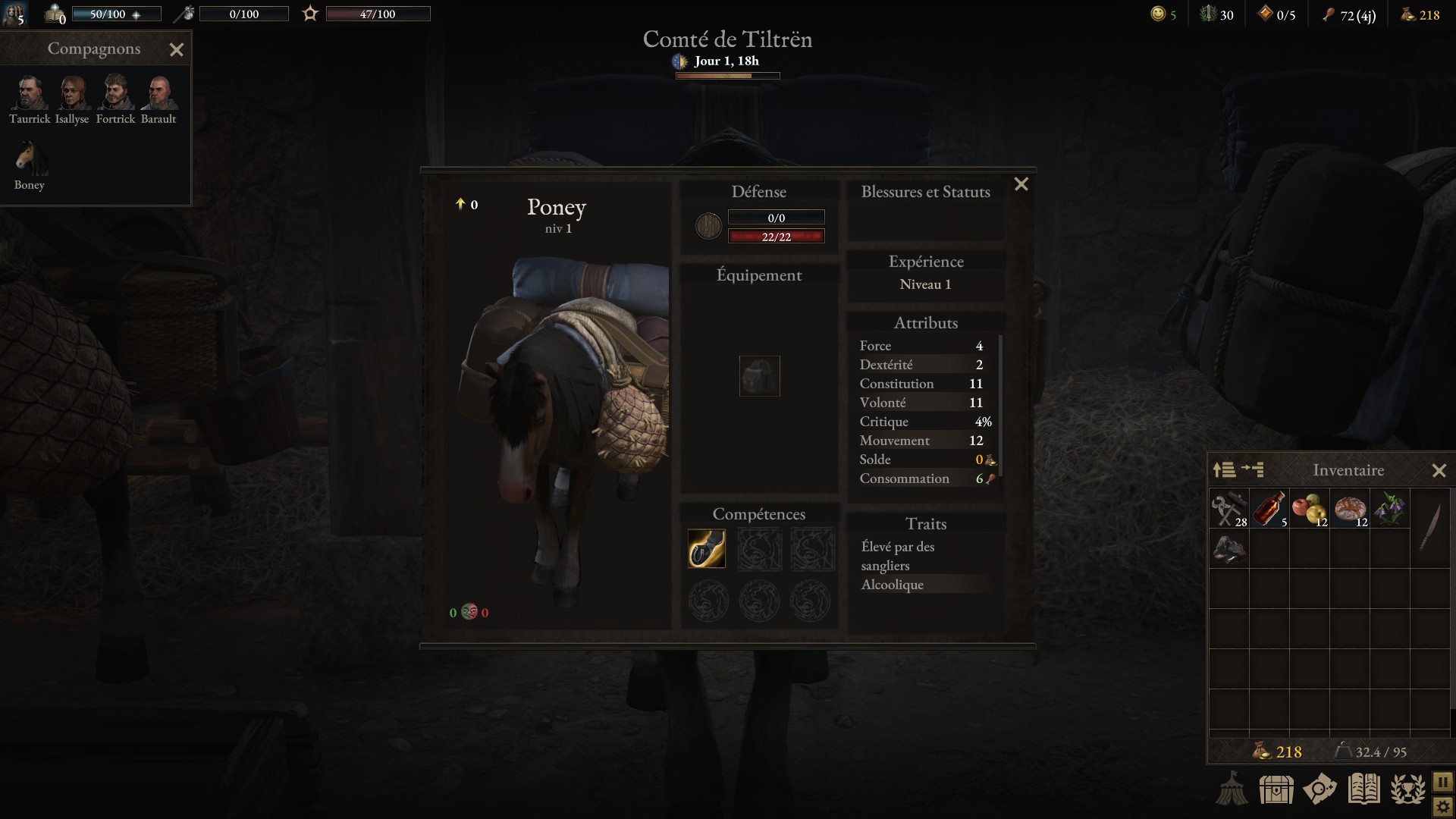
Task: Open the journal book icon
Action: 1363,789
